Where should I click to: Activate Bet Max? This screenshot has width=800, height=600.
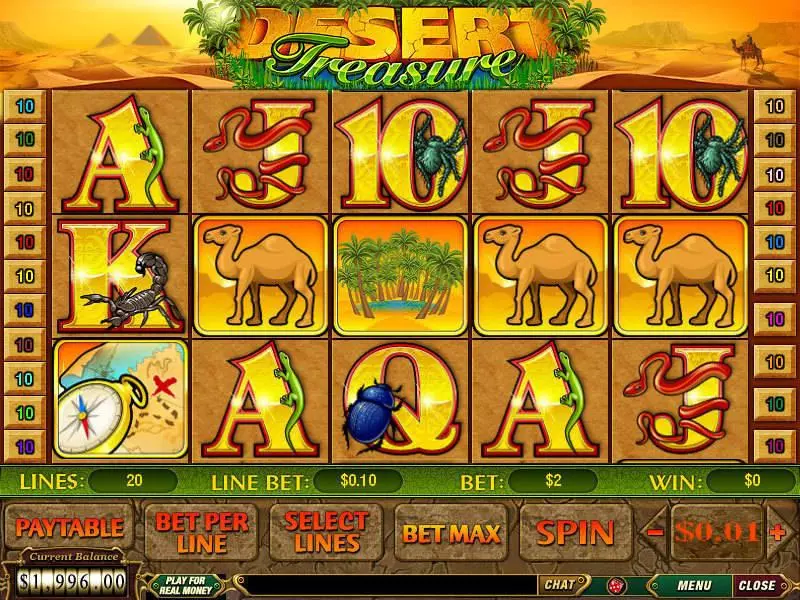tap(451, 532)
